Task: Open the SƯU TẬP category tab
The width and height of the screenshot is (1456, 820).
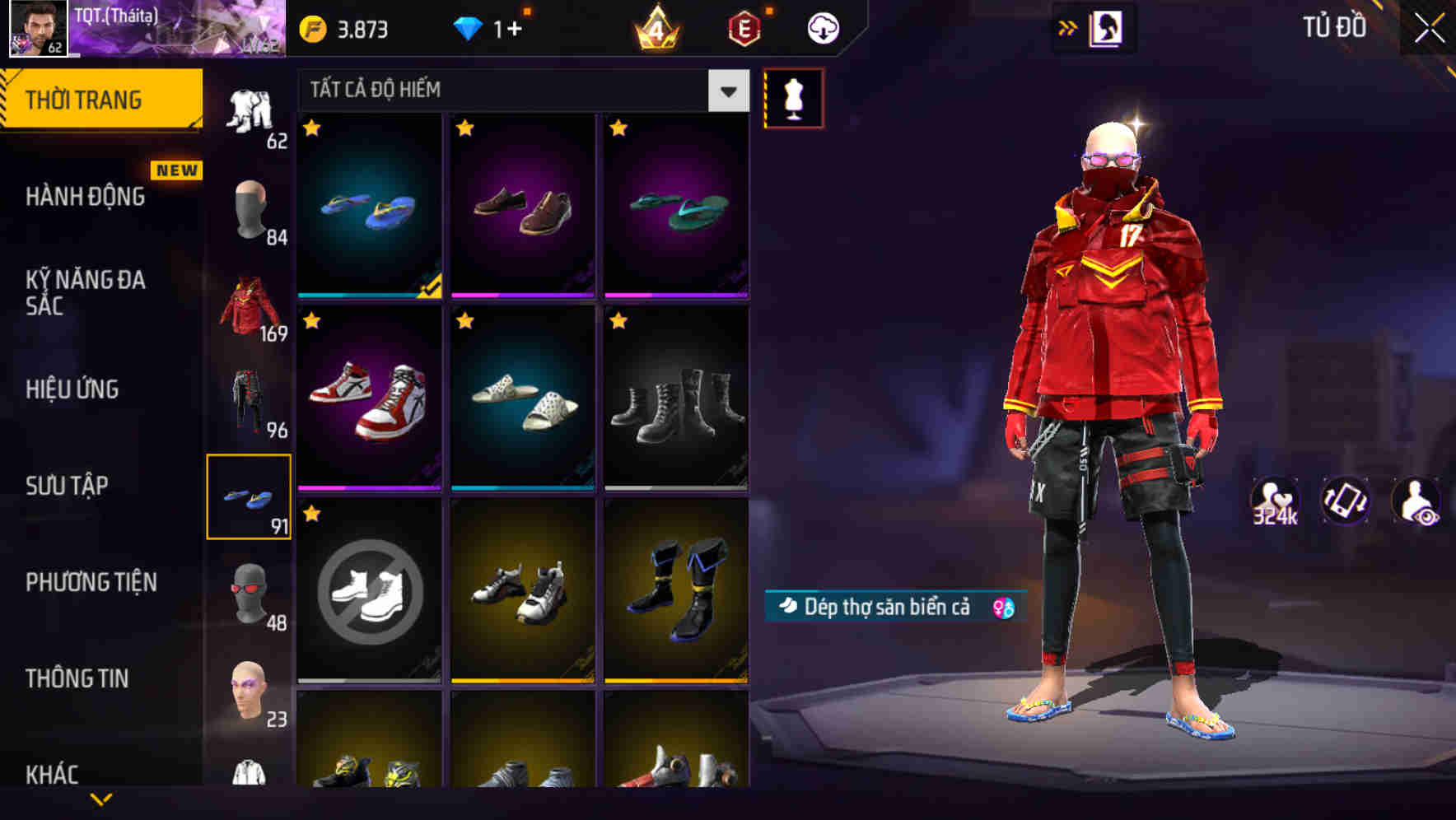Action: click(x=68, y=486)
